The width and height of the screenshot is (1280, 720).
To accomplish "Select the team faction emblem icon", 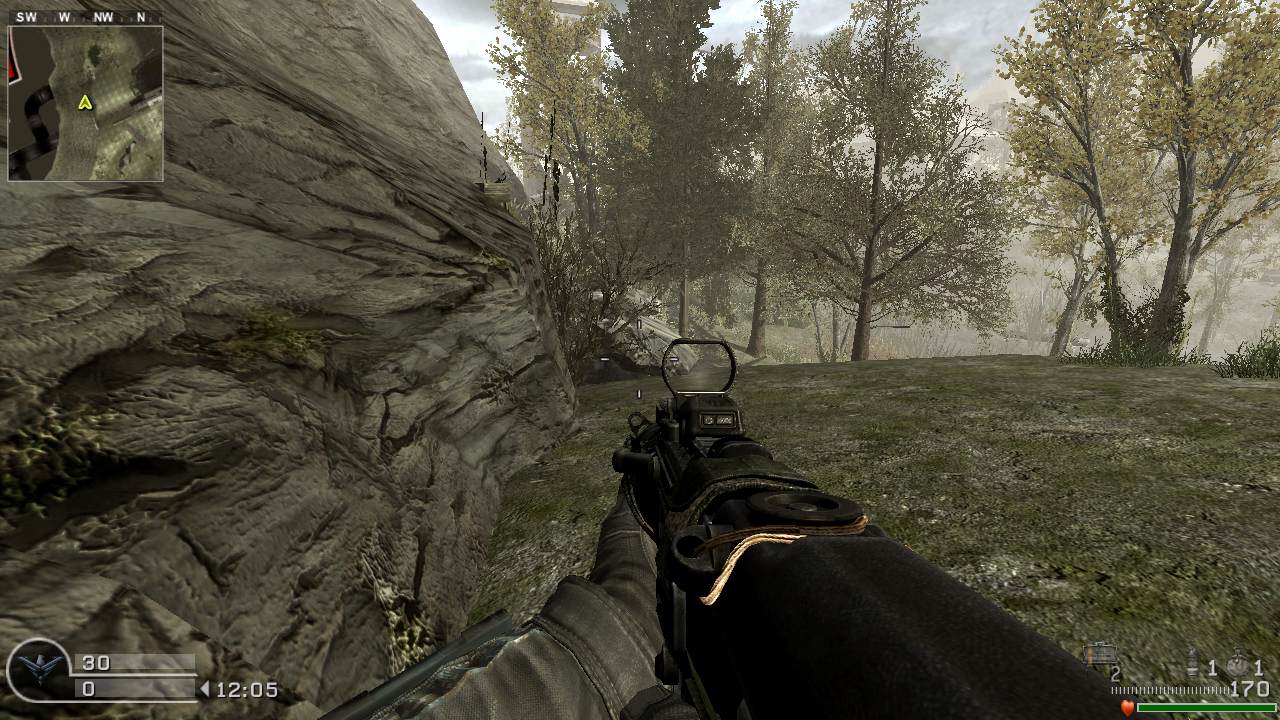I will pyautogui.click(x=38, y=670).
